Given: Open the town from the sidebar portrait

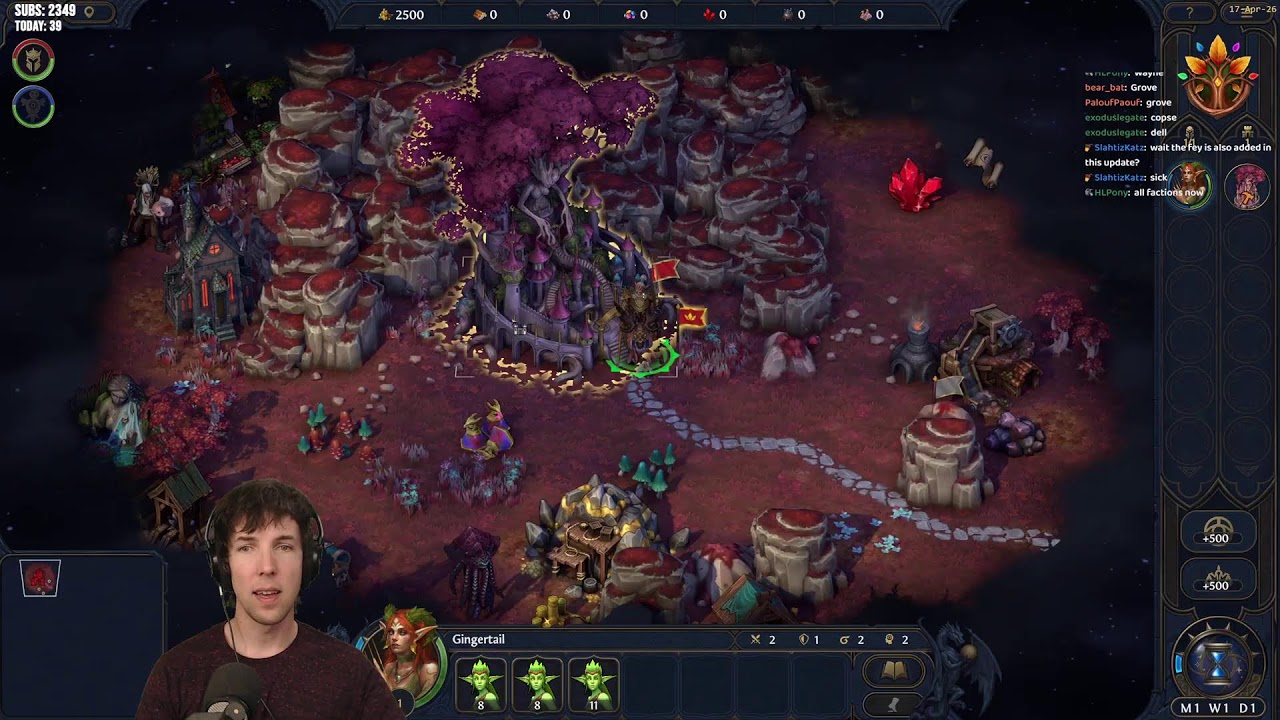Looking at the screenshot, I should (1246, 187).
